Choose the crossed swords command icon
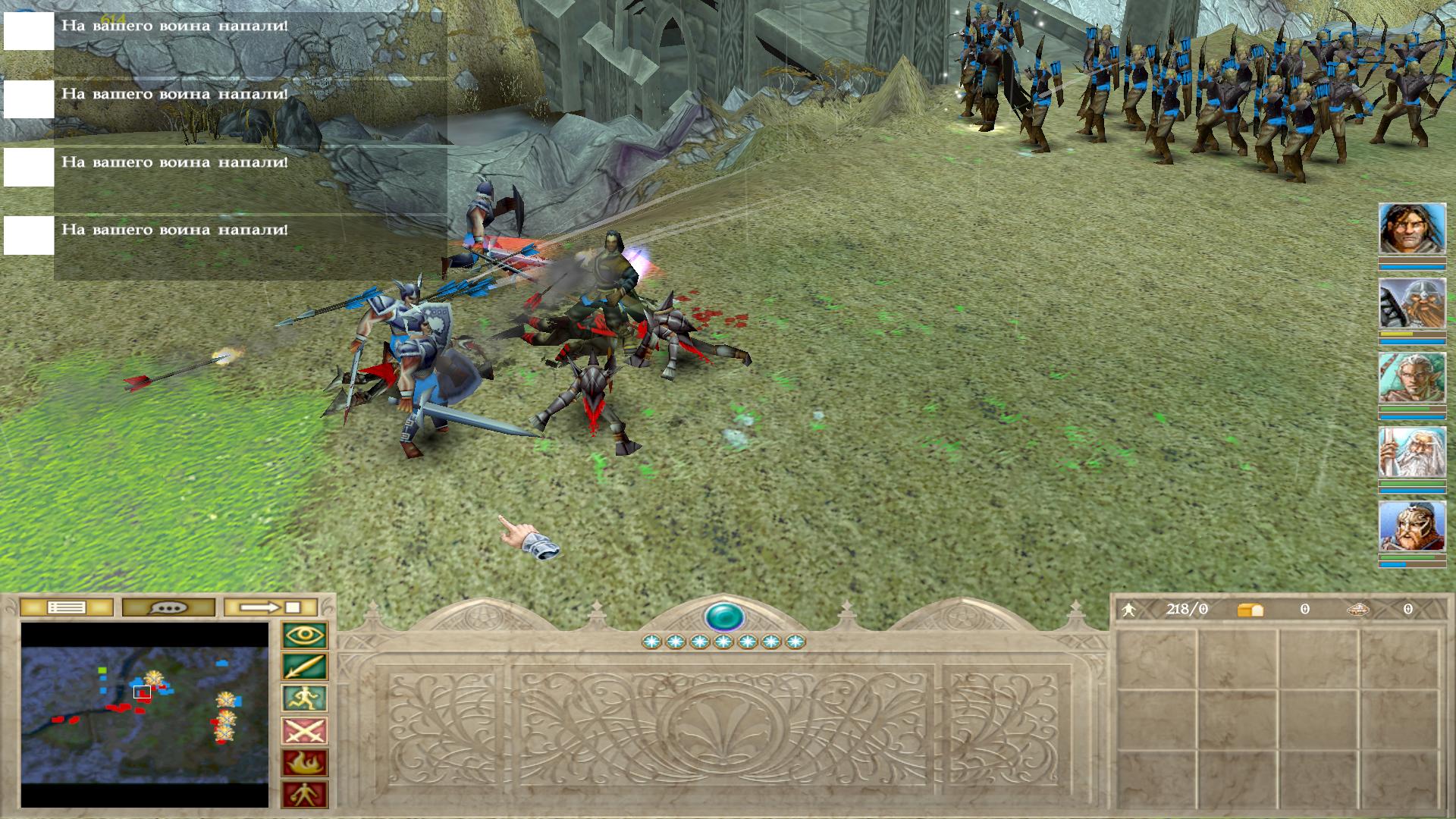The width and height of the screenshot is (1456, 819). pyautogui.click(x=305, y=731)
